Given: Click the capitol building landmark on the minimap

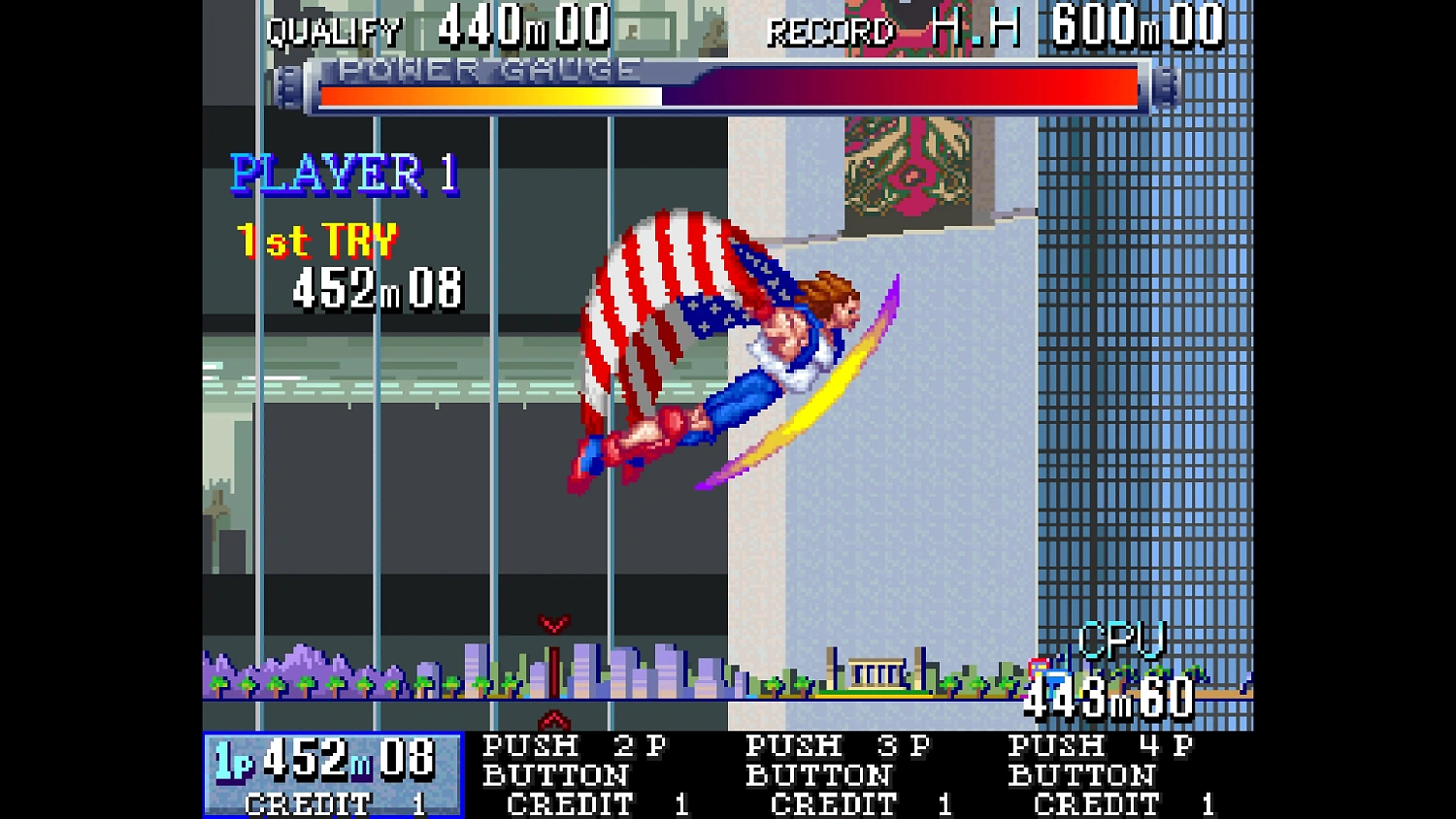Looking at the screenshot, I should pos(874,672).
